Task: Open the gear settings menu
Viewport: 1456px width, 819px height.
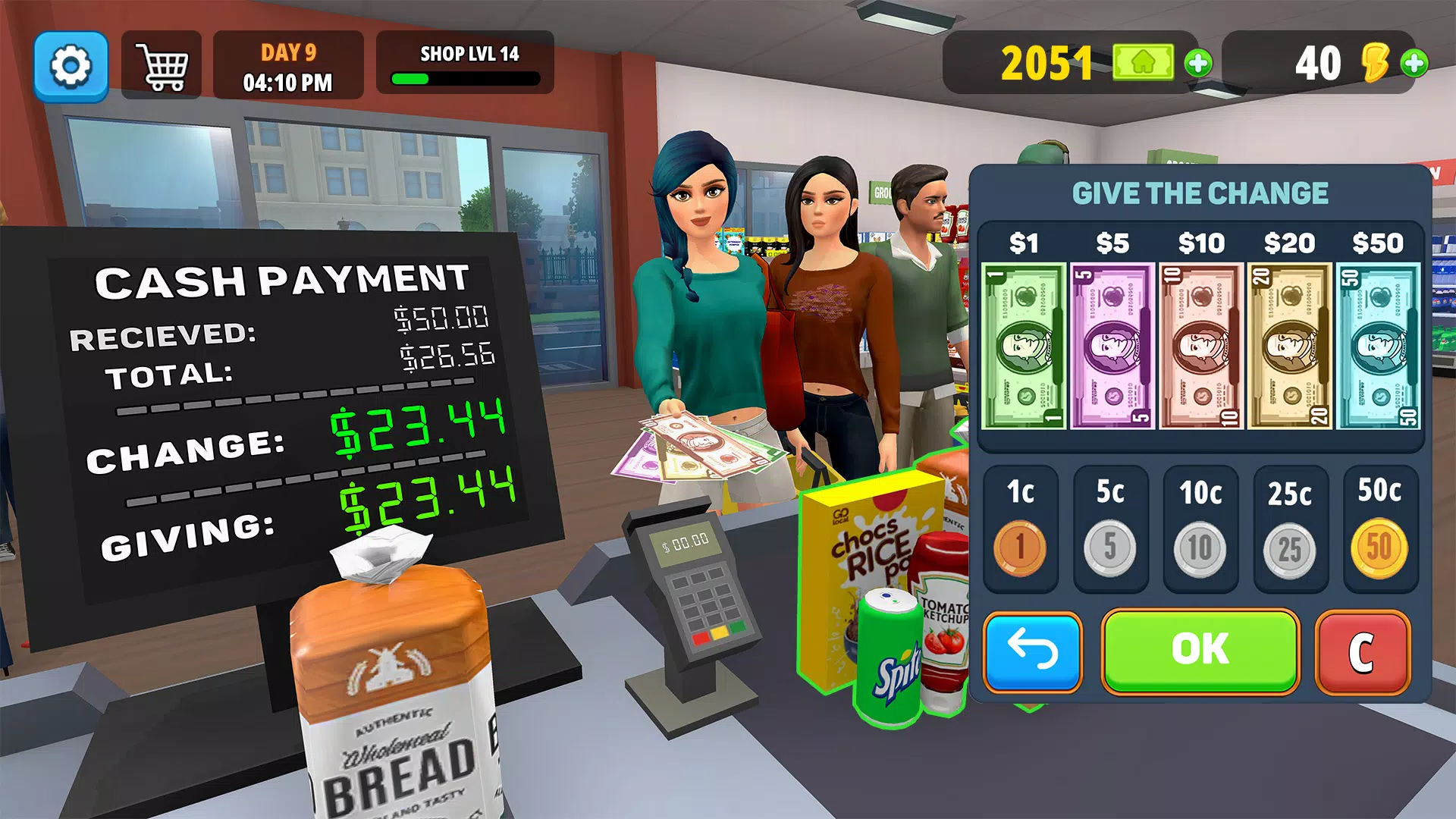Action: point(71,66)
